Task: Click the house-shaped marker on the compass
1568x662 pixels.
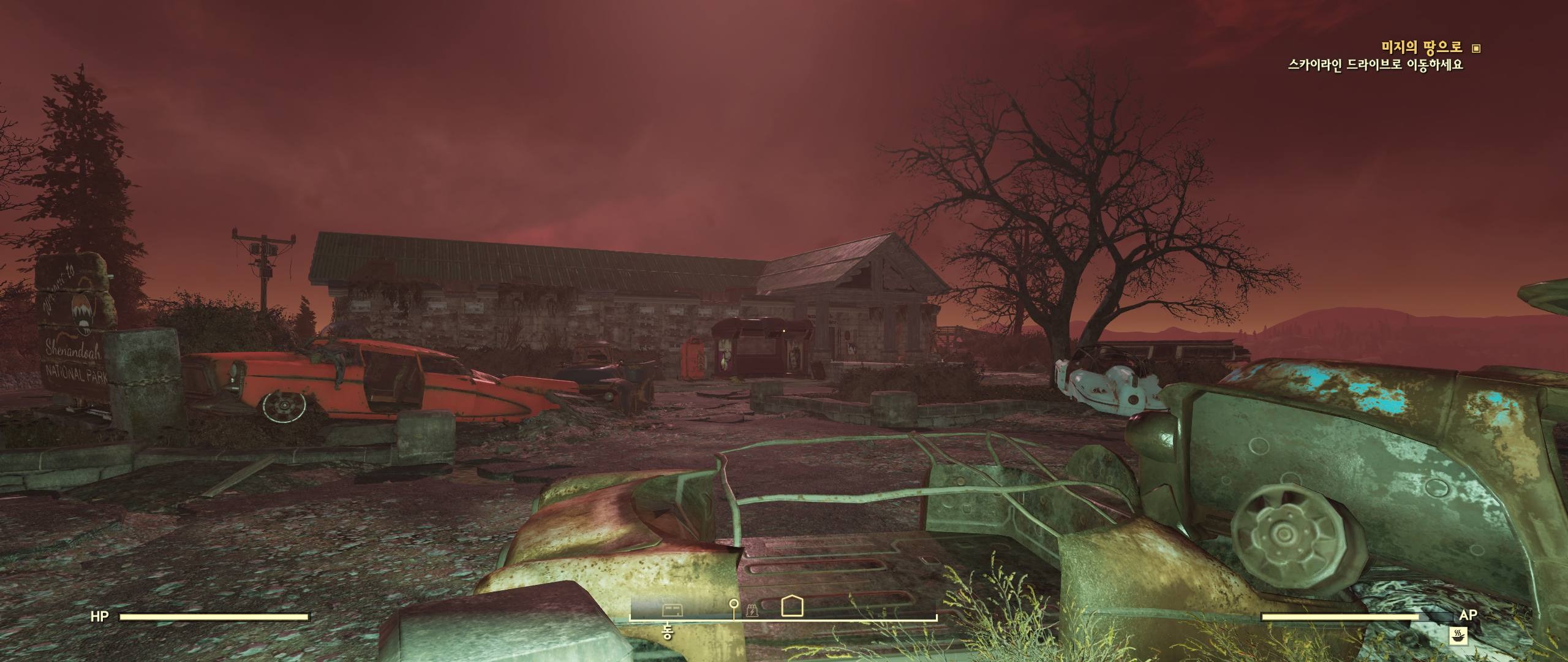Action: pos(793,606)
